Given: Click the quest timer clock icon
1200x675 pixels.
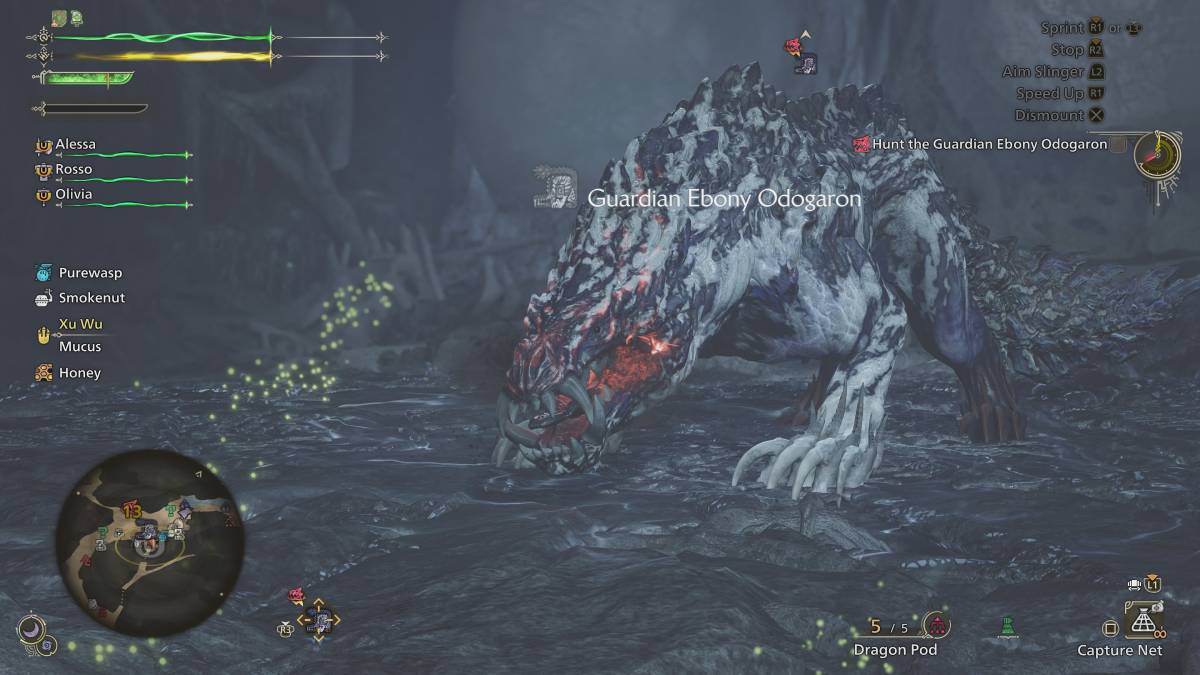Looking at the screenshot, I should tap(1160, 151).
